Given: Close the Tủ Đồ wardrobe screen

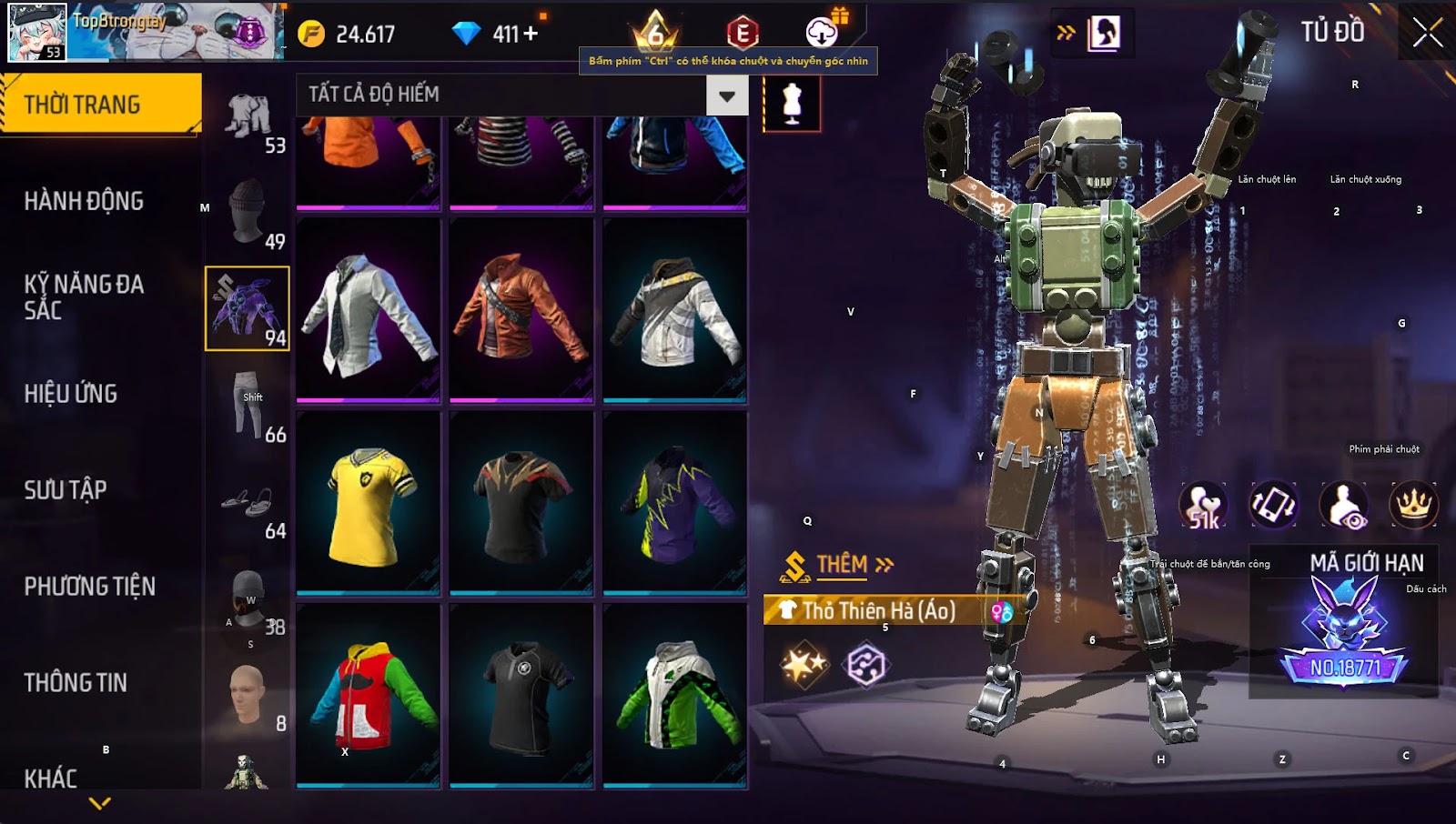Looking at the screenshot, I should (x=1427, y=33).
